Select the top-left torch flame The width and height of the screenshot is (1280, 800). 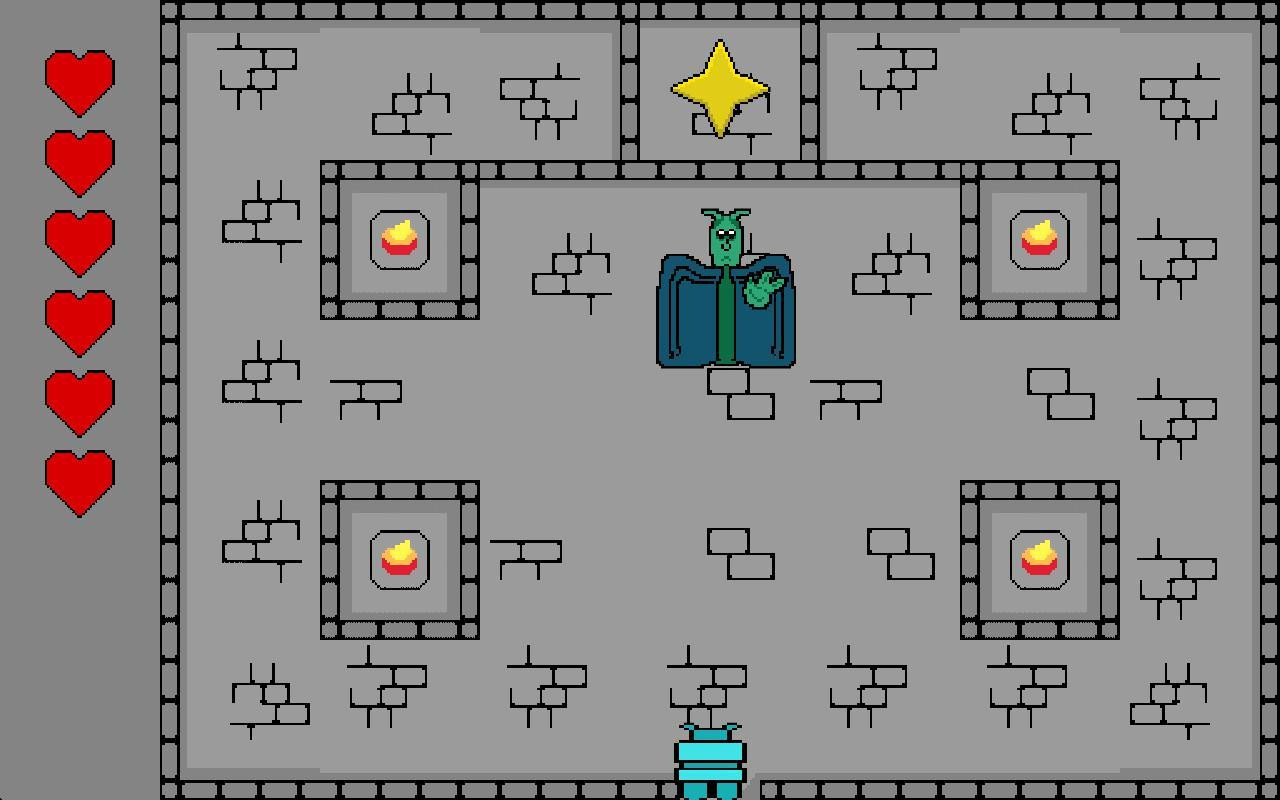point(399,240)
